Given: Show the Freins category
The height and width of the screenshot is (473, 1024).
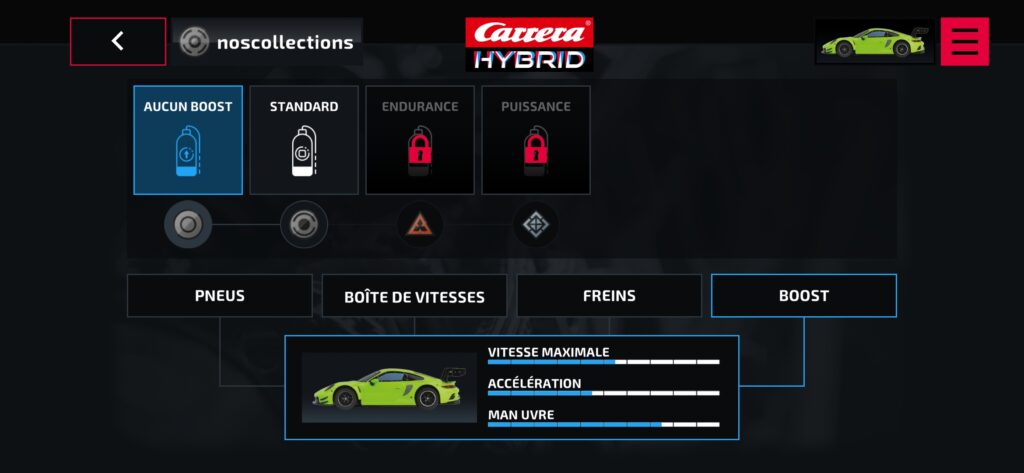Looking at the screenshot, I should 609,296.
